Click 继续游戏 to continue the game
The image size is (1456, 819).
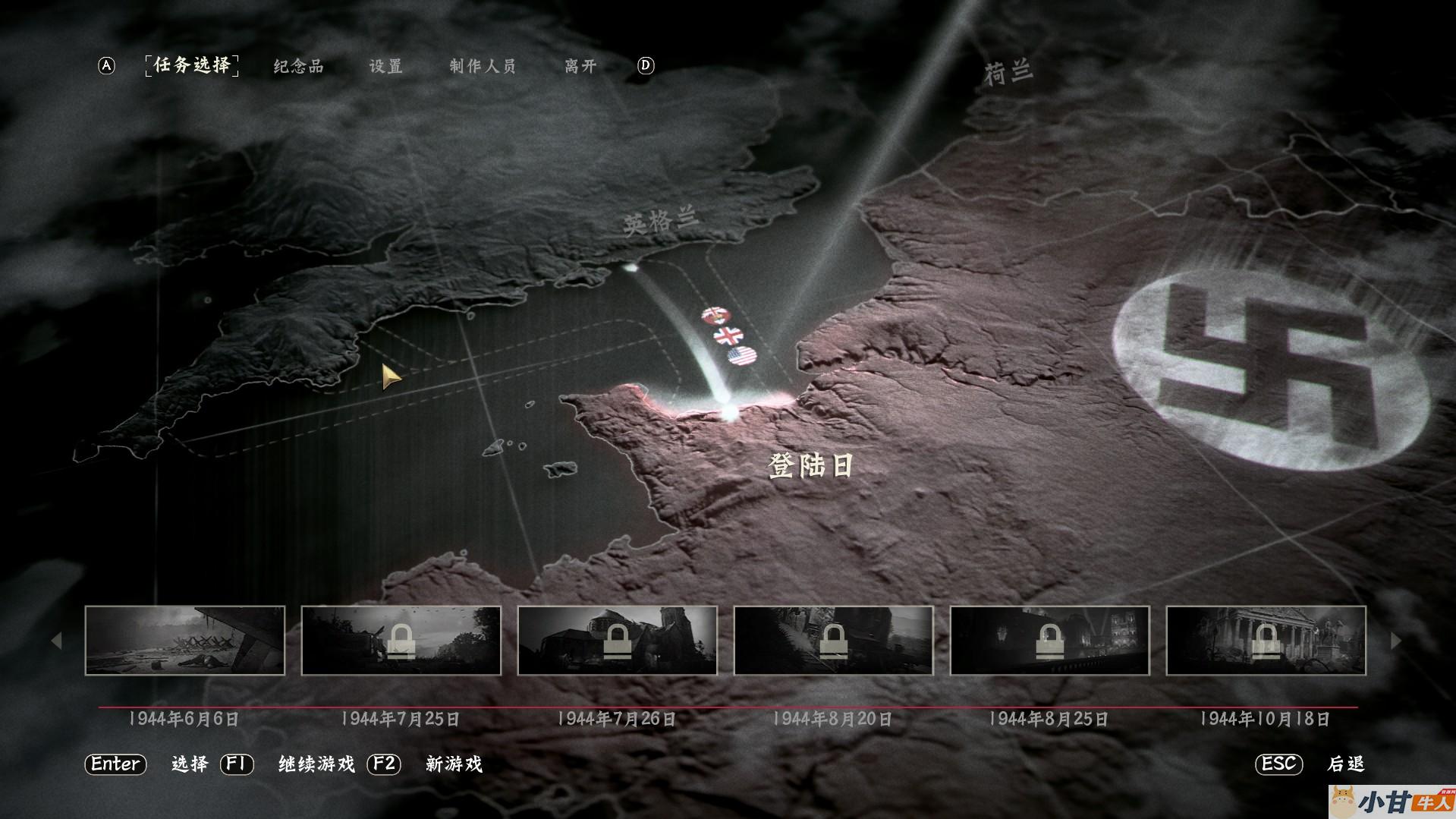316,764
